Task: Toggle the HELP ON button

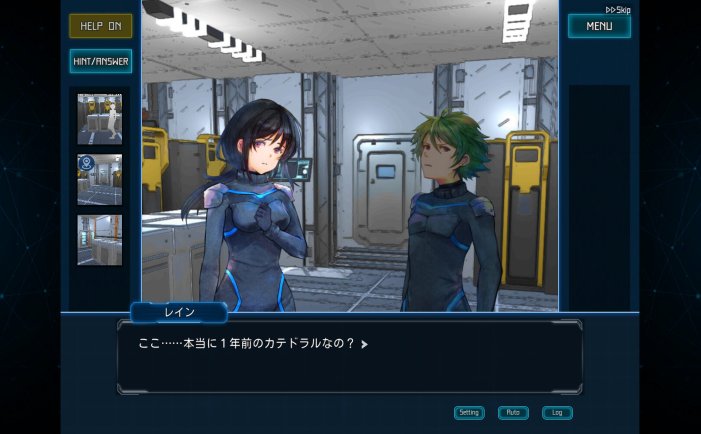Action: pyautogui.click(x=100, y=26)
